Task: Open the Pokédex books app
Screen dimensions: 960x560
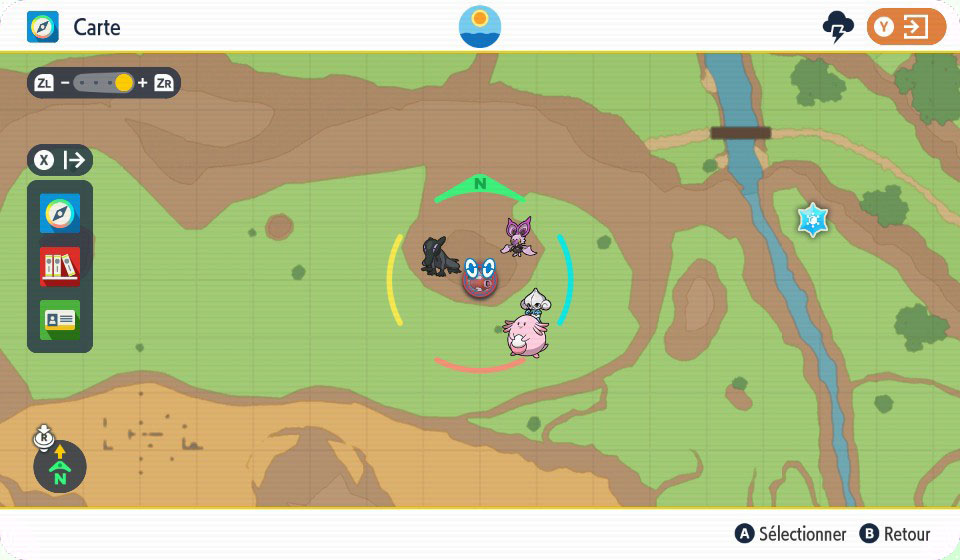Action: tap(60, 266)
